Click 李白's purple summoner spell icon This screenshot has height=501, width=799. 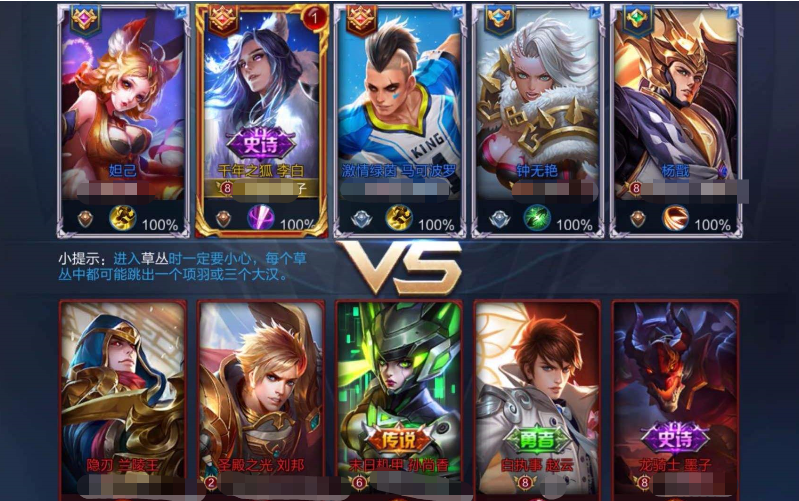[262, 218]
